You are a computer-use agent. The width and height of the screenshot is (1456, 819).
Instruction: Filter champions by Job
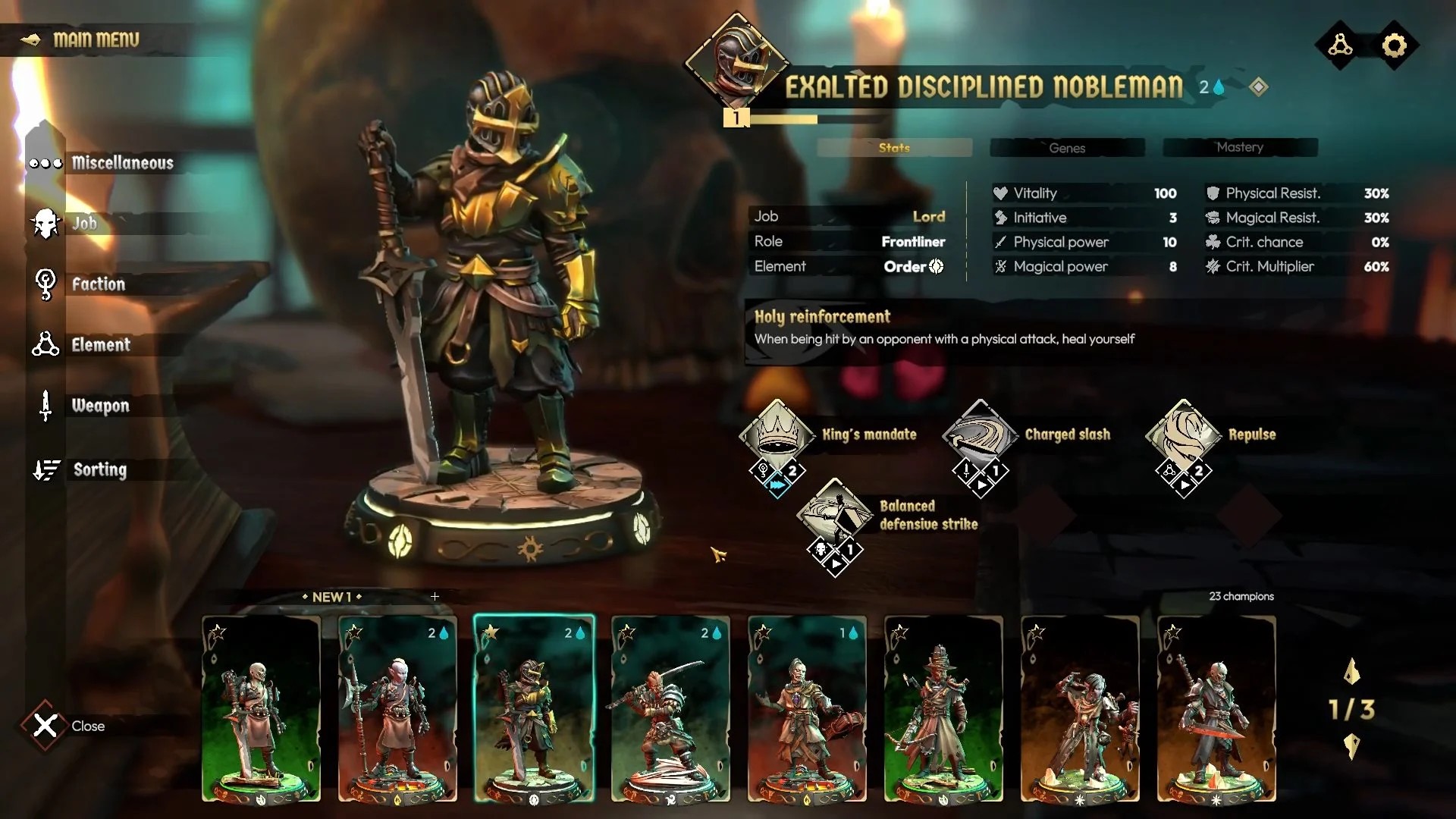(x=83, y=224)
